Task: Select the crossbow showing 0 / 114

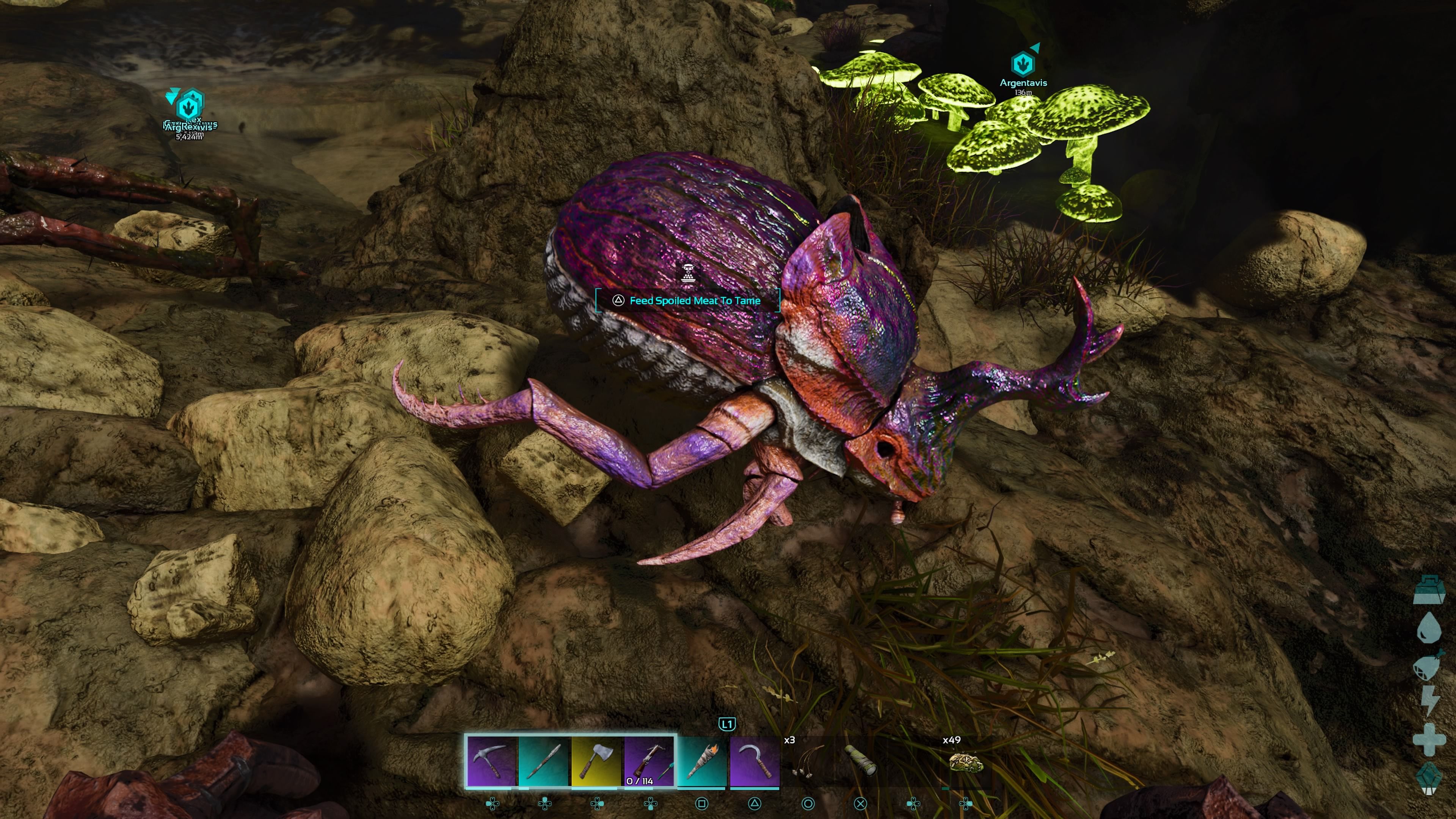Action: (650, 760)
